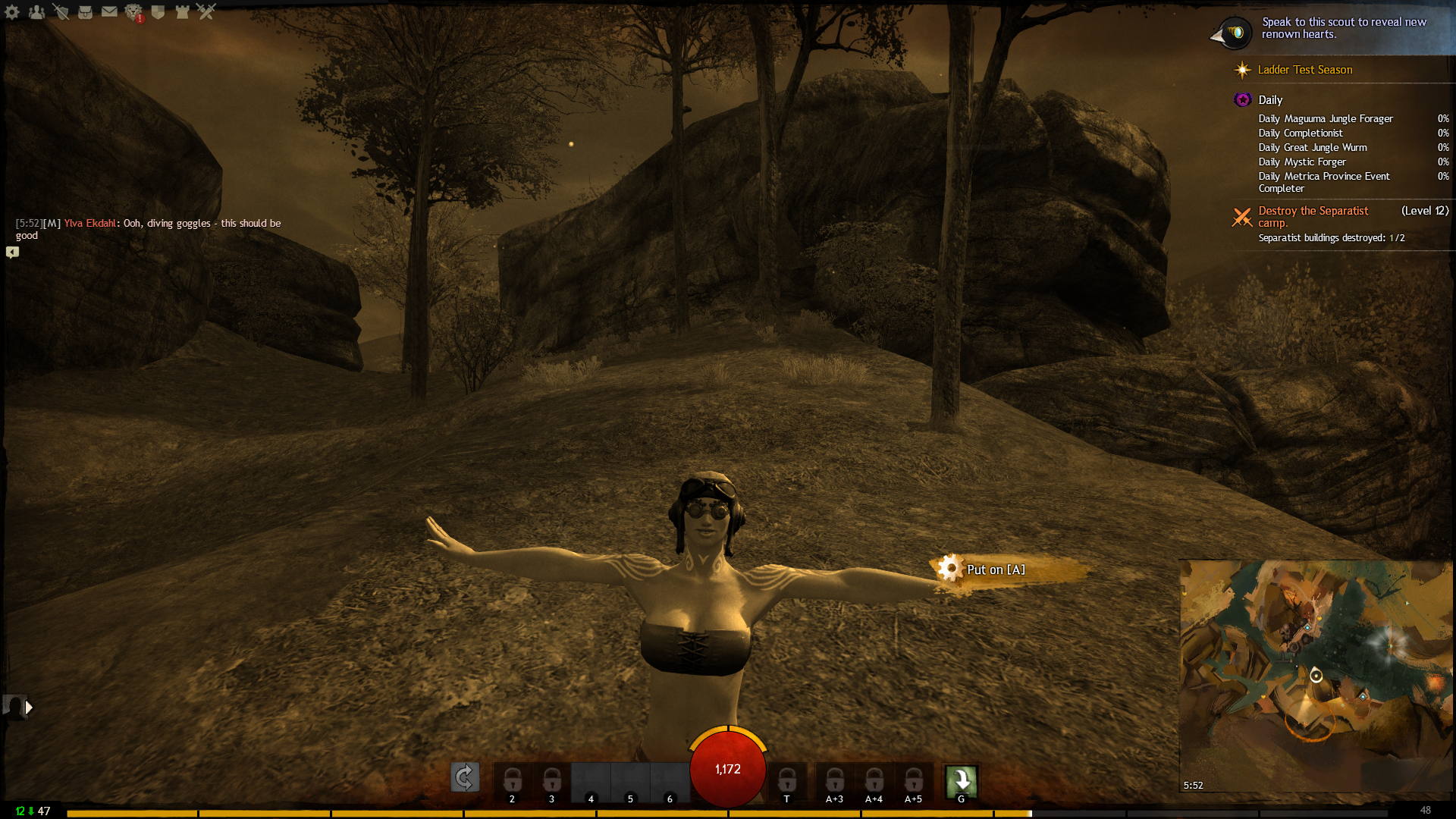This screenshot has width=1456, height=819.
Task: Swap weapons with the circular arrow button
Action: pyautogui.click(x=465, y=777)
